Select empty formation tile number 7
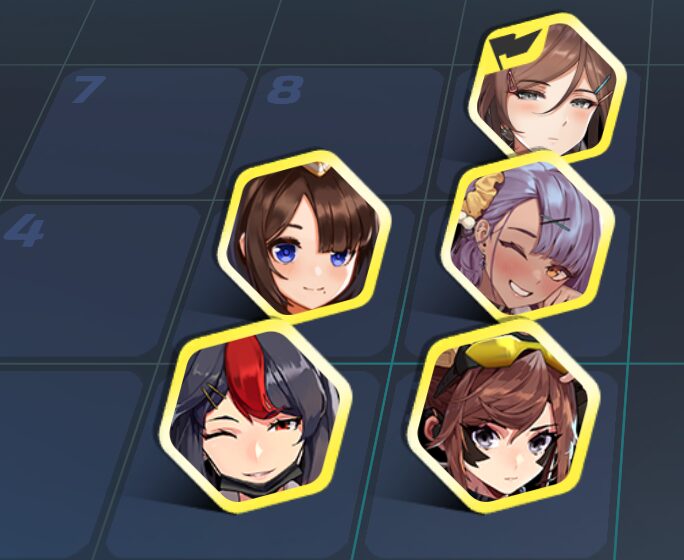Image resolution: width=684 pixels, height=560 pixels. [x=135, y=130]
